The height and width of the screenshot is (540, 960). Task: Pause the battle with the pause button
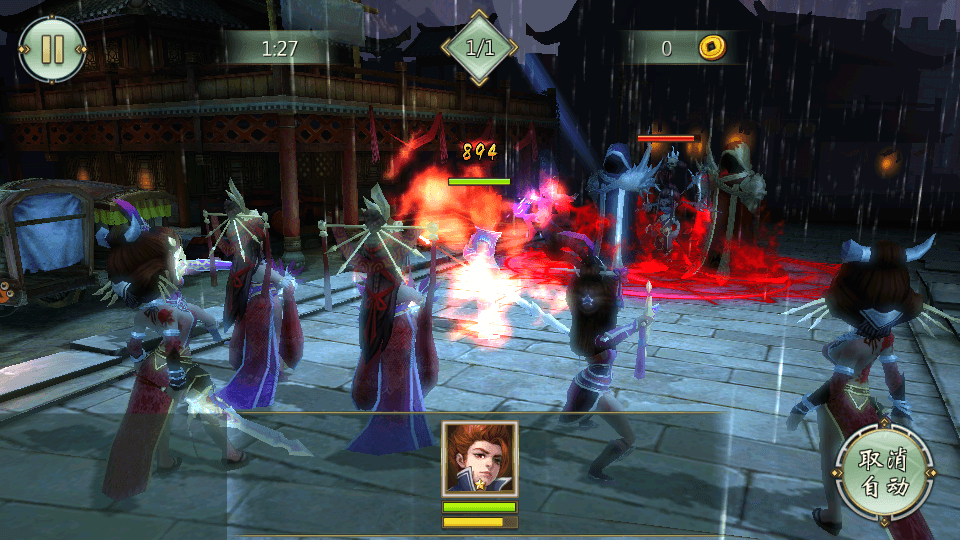tap(51, 49)
